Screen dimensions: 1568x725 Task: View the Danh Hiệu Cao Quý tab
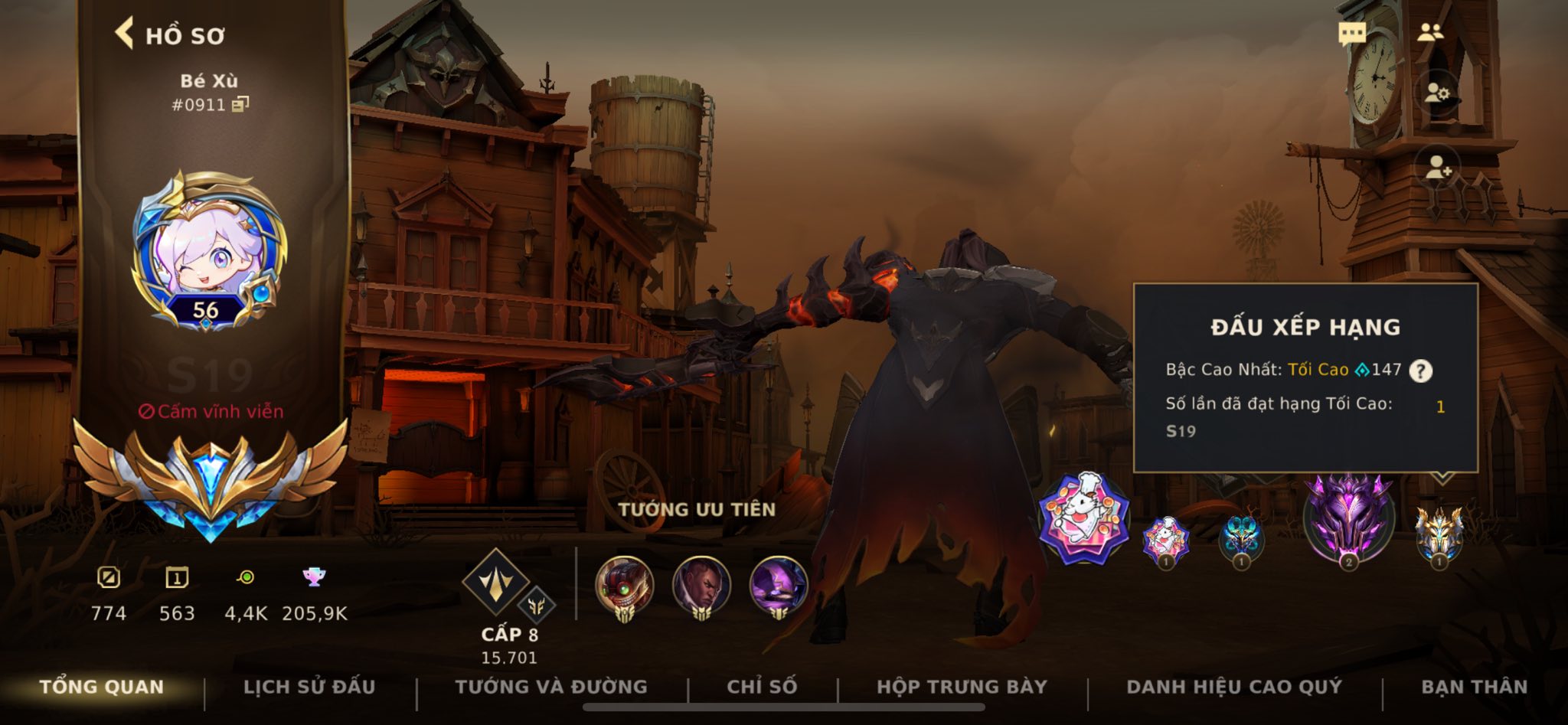[1234, 687]
